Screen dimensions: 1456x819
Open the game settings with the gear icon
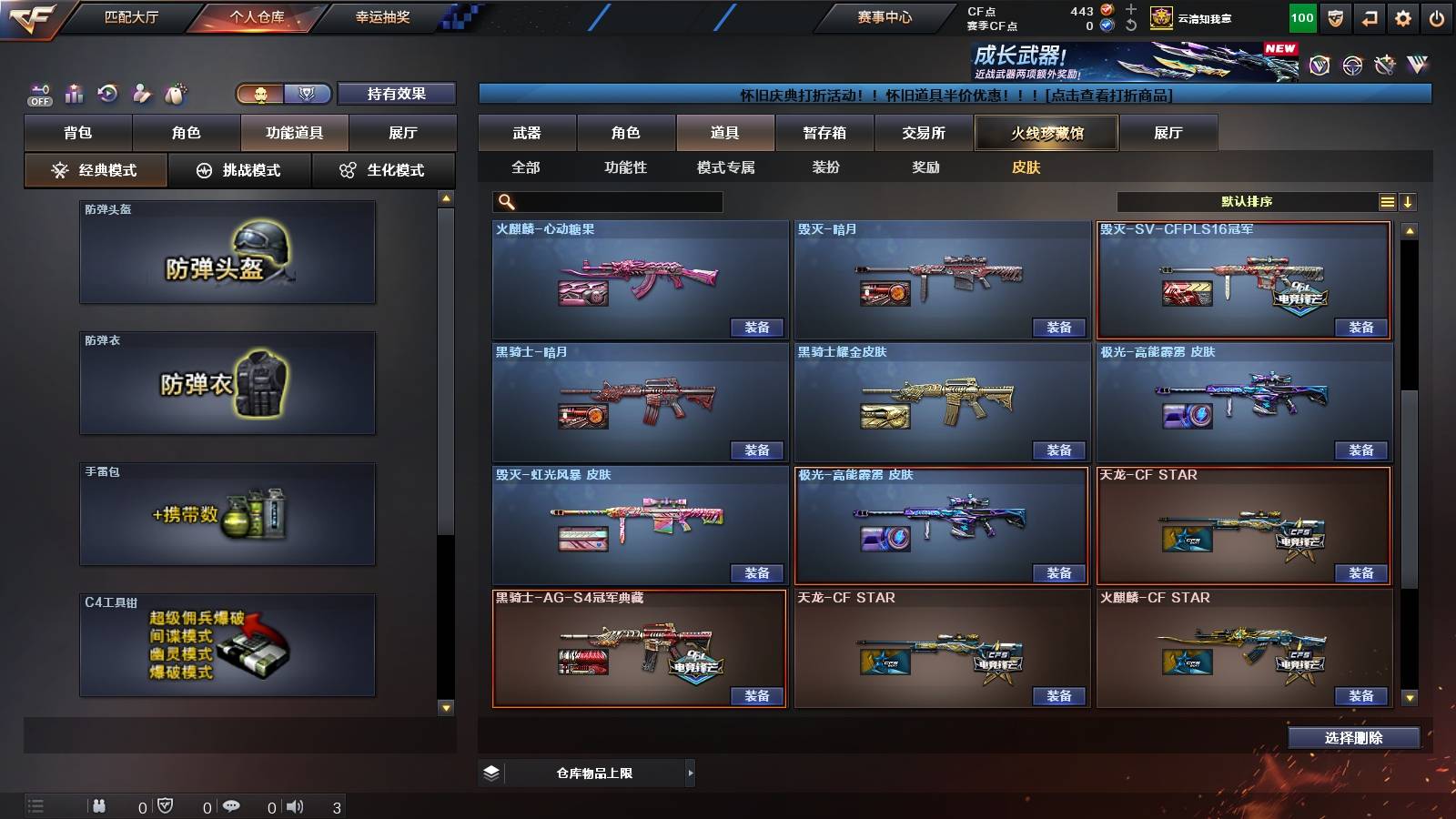tap(1401, 16)
